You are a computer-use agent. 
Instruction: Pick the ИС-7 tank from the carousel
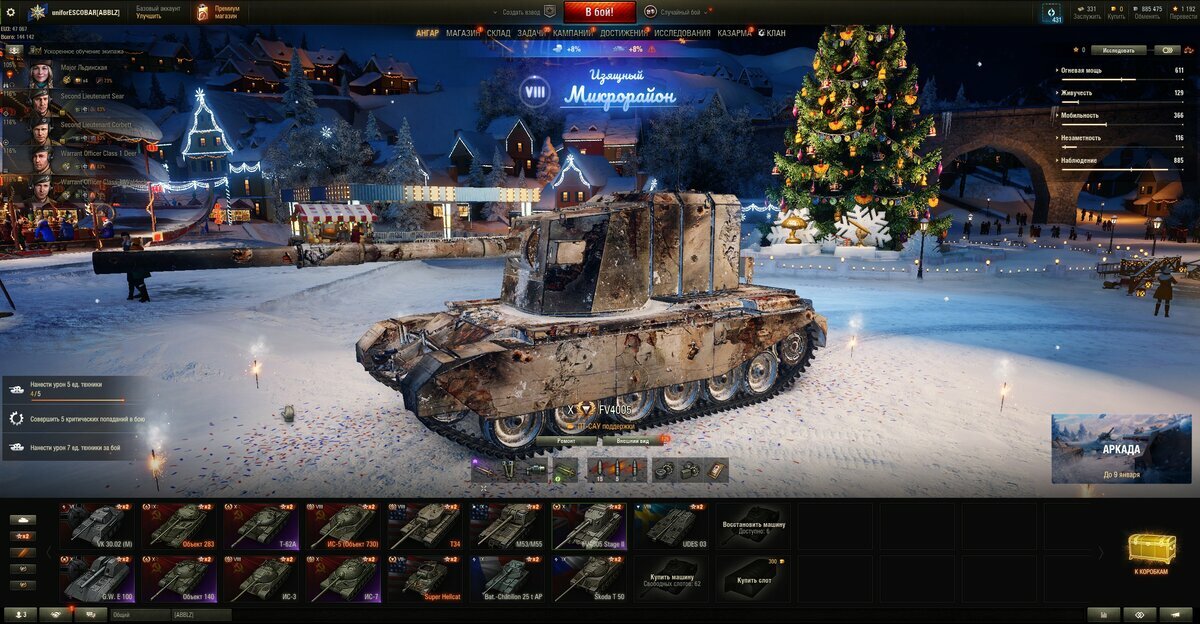(x=343, y=579)
